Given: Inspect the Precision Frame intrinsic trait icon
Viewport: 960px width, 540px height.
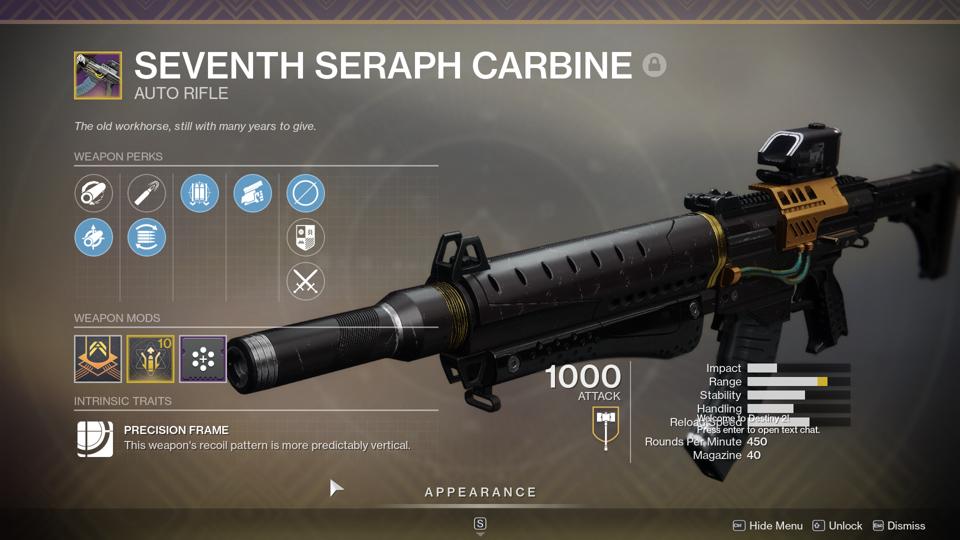Looking at the screenshot, I should tap(95, 438).
